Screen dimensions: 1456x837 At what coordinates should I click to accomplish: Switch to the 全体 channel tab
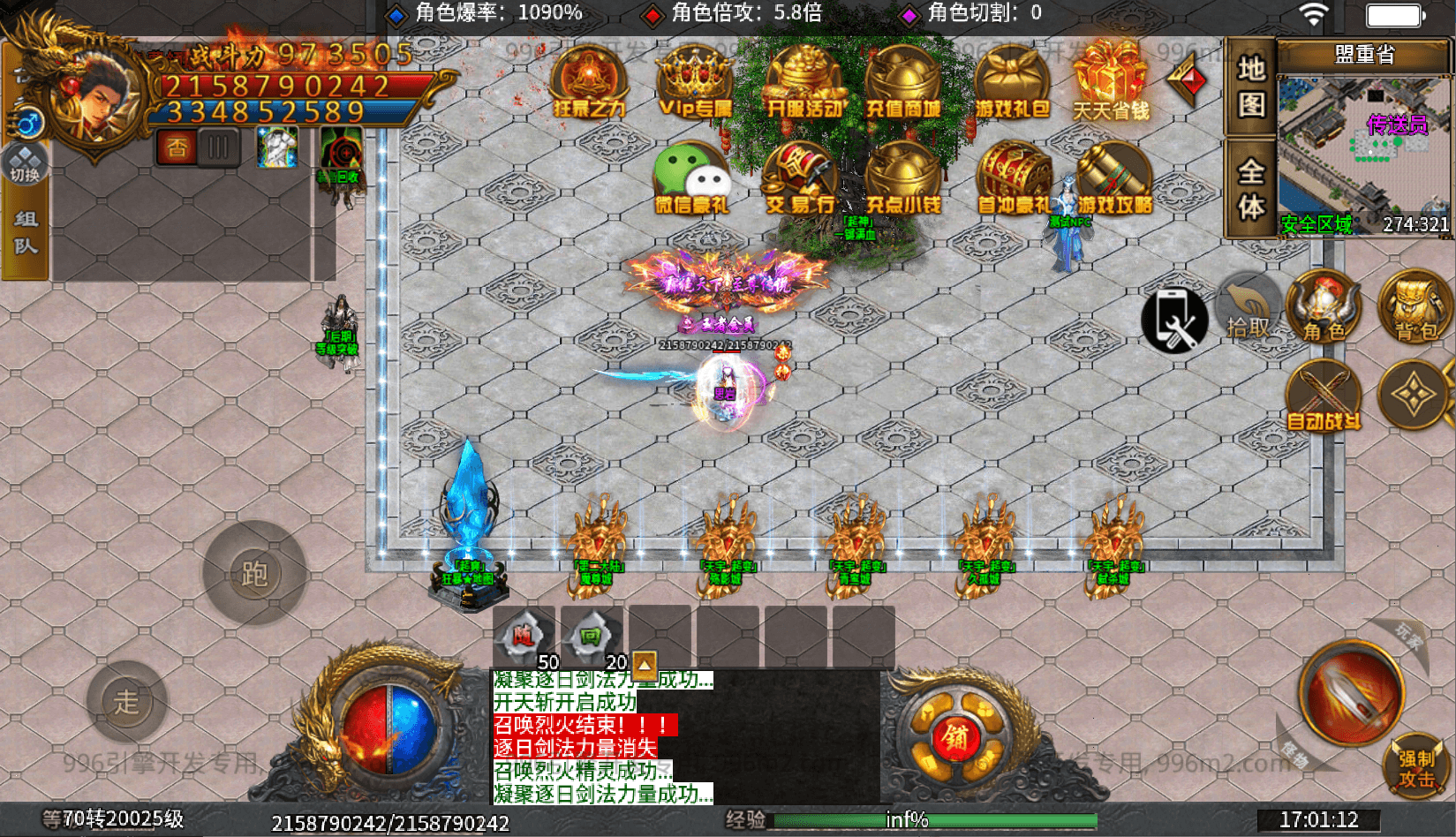point(1250,185)
